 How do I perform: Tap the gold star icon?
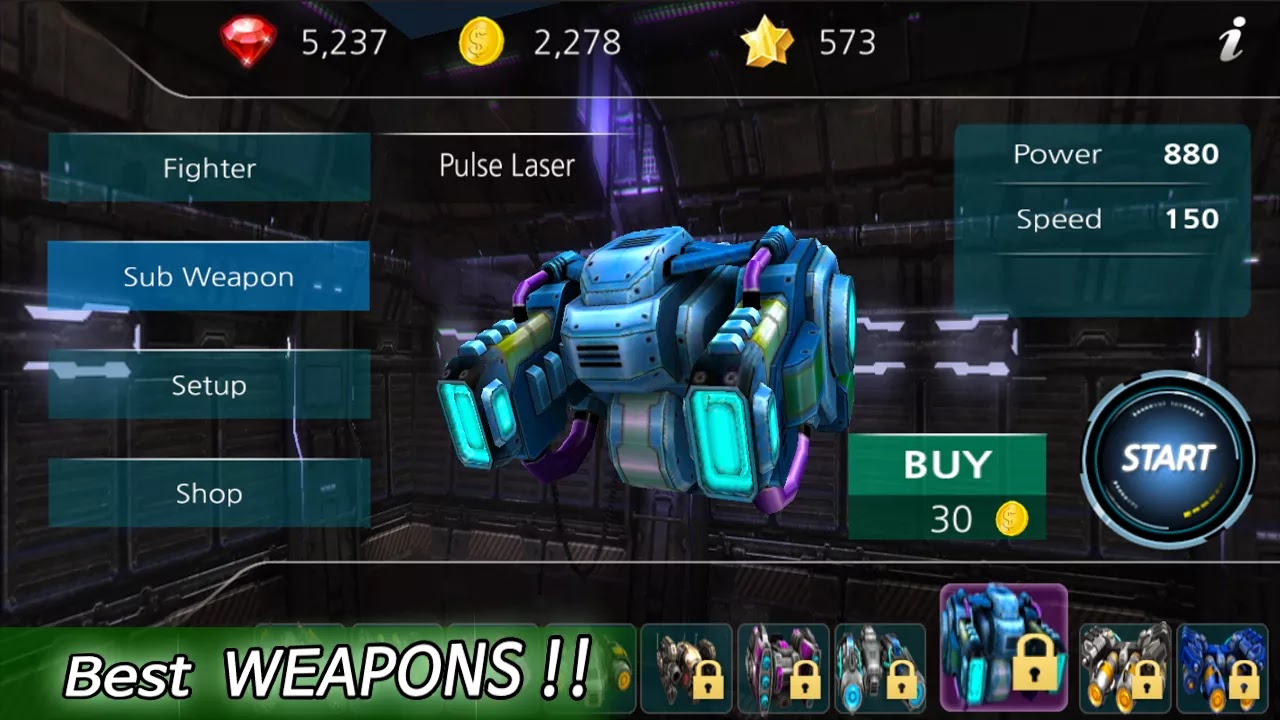click(766, 43)
